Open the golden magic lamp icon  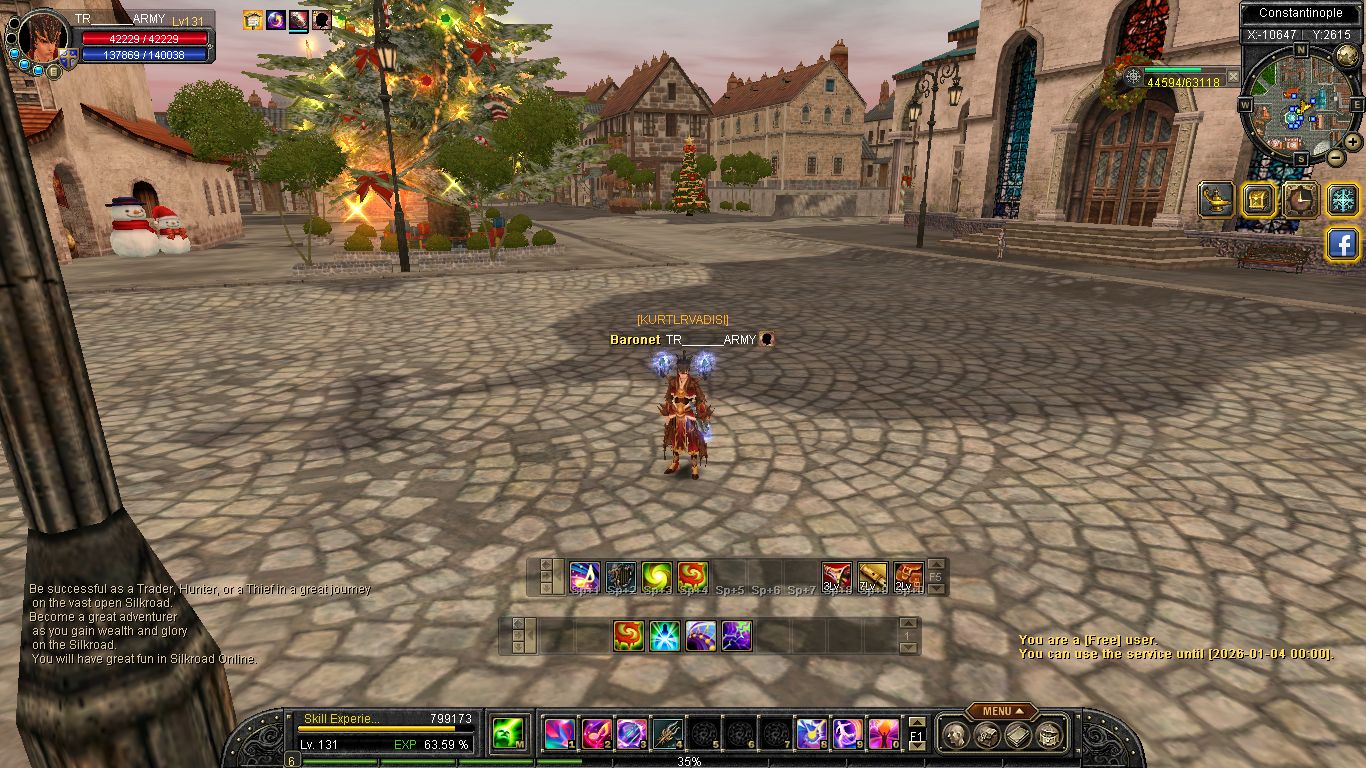1216,200
